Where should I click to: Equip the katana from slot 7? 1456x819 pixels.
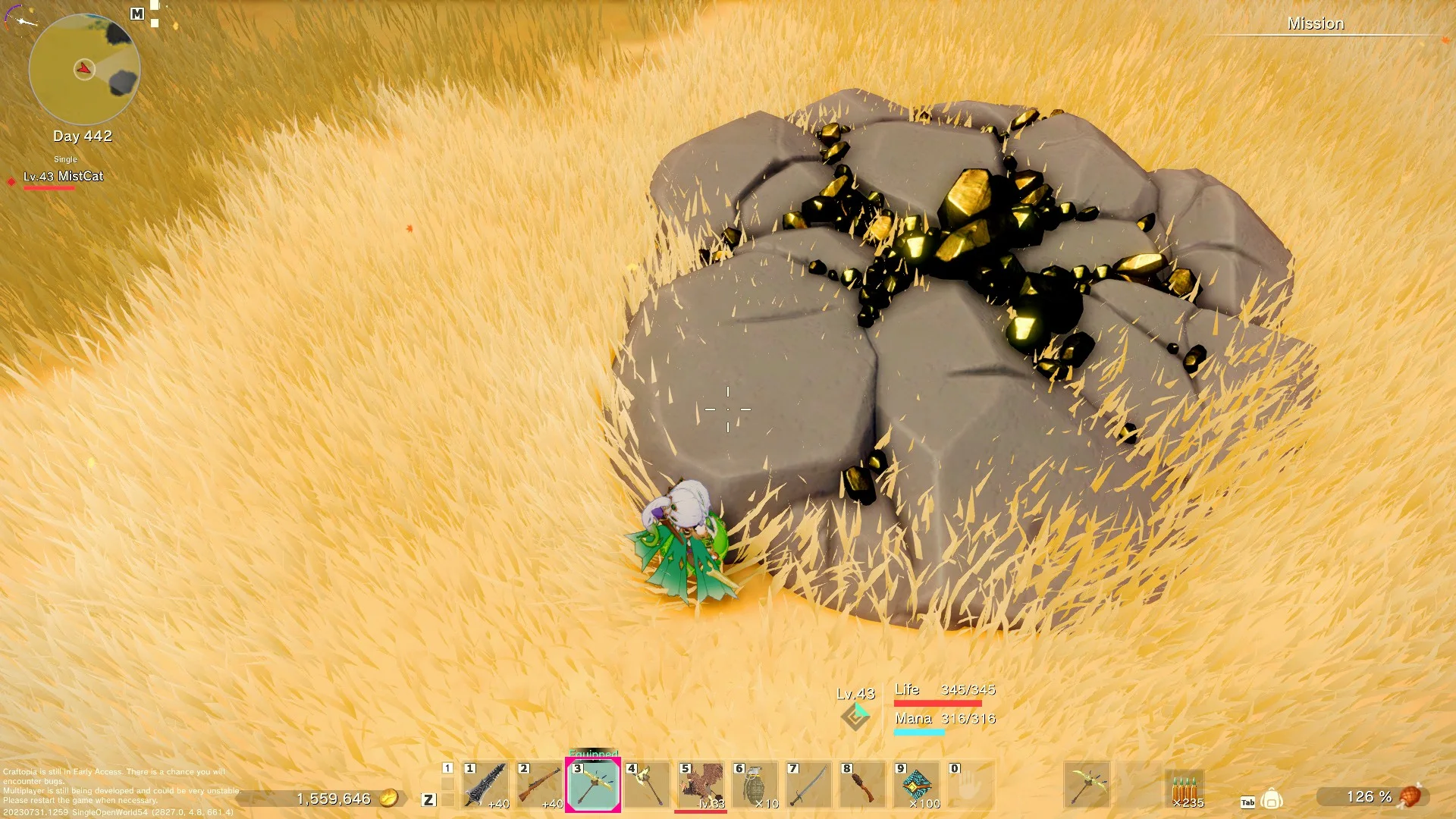point(808,785)
